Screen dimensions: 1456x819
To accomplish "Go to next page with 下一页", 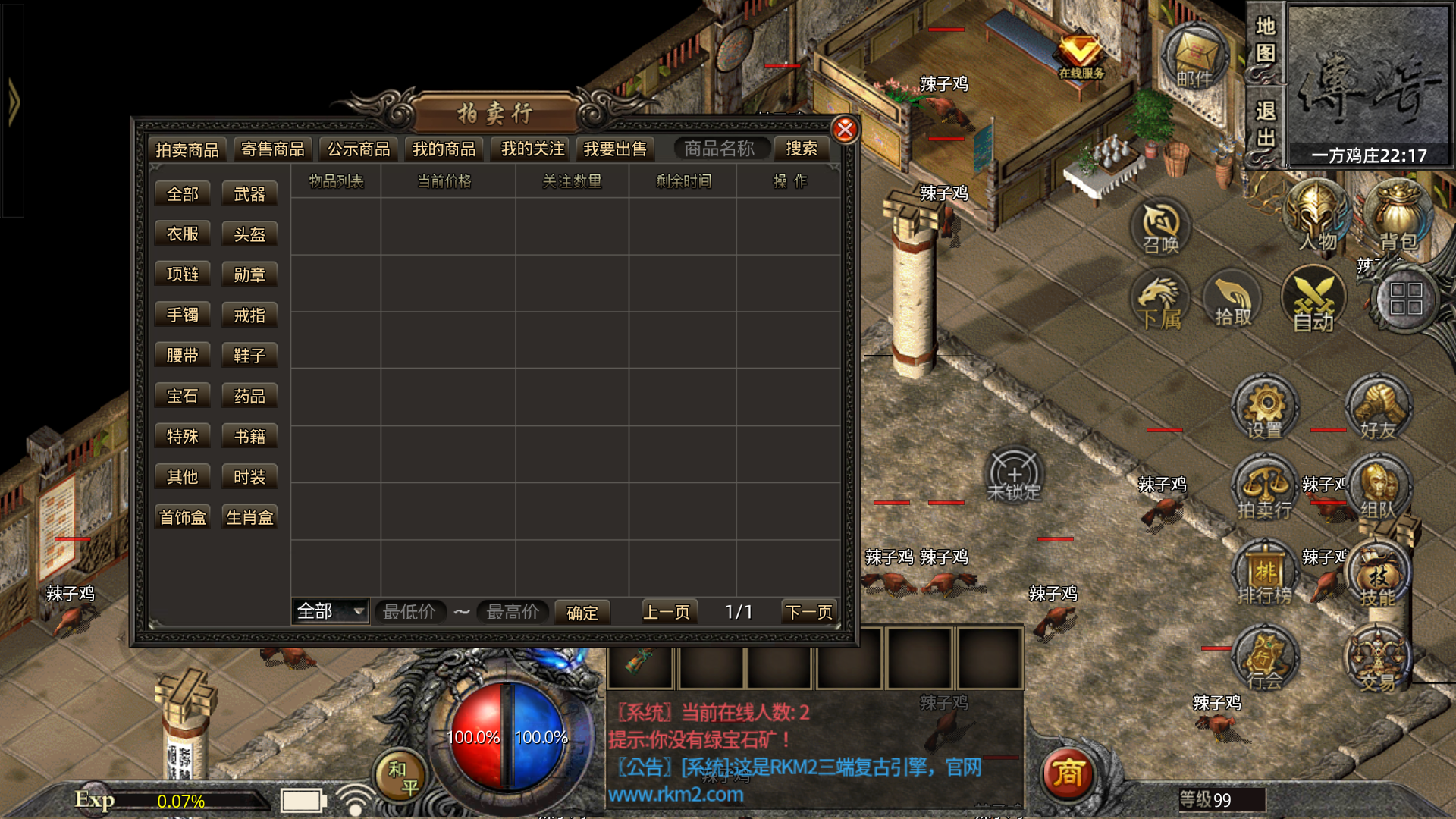I will [x=809, y=612].
